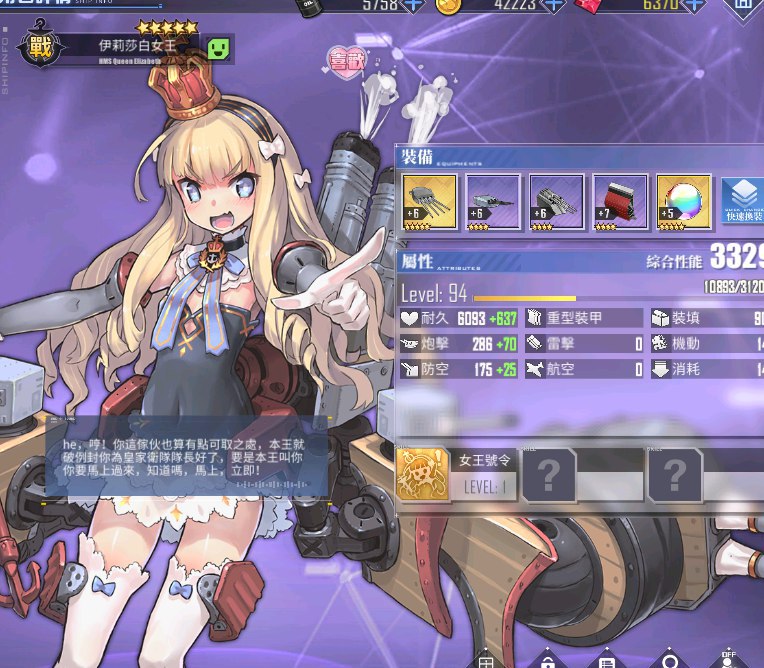Select the triple main gun equipment slot

[x=430, y=202]
